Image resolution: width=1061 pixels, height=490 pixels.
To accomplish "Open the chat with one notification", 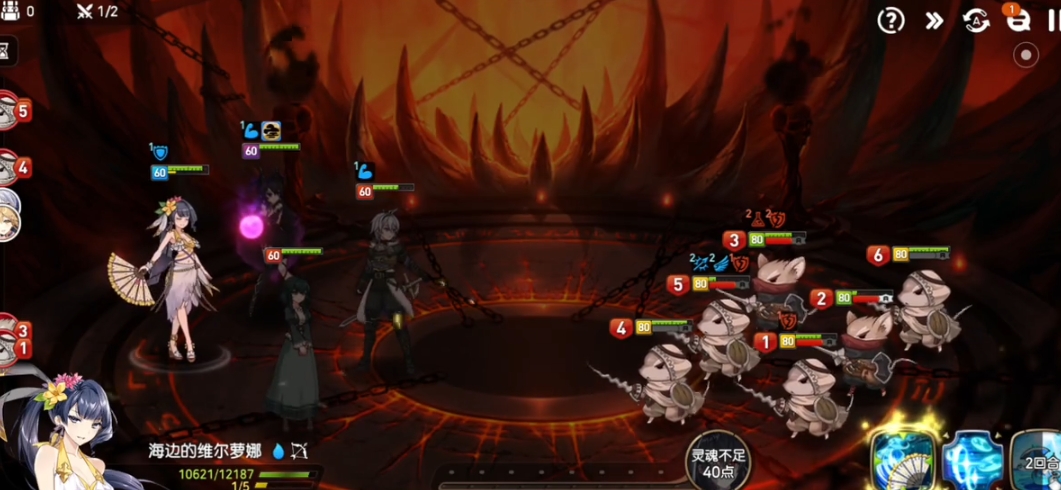I will 1017,20.
